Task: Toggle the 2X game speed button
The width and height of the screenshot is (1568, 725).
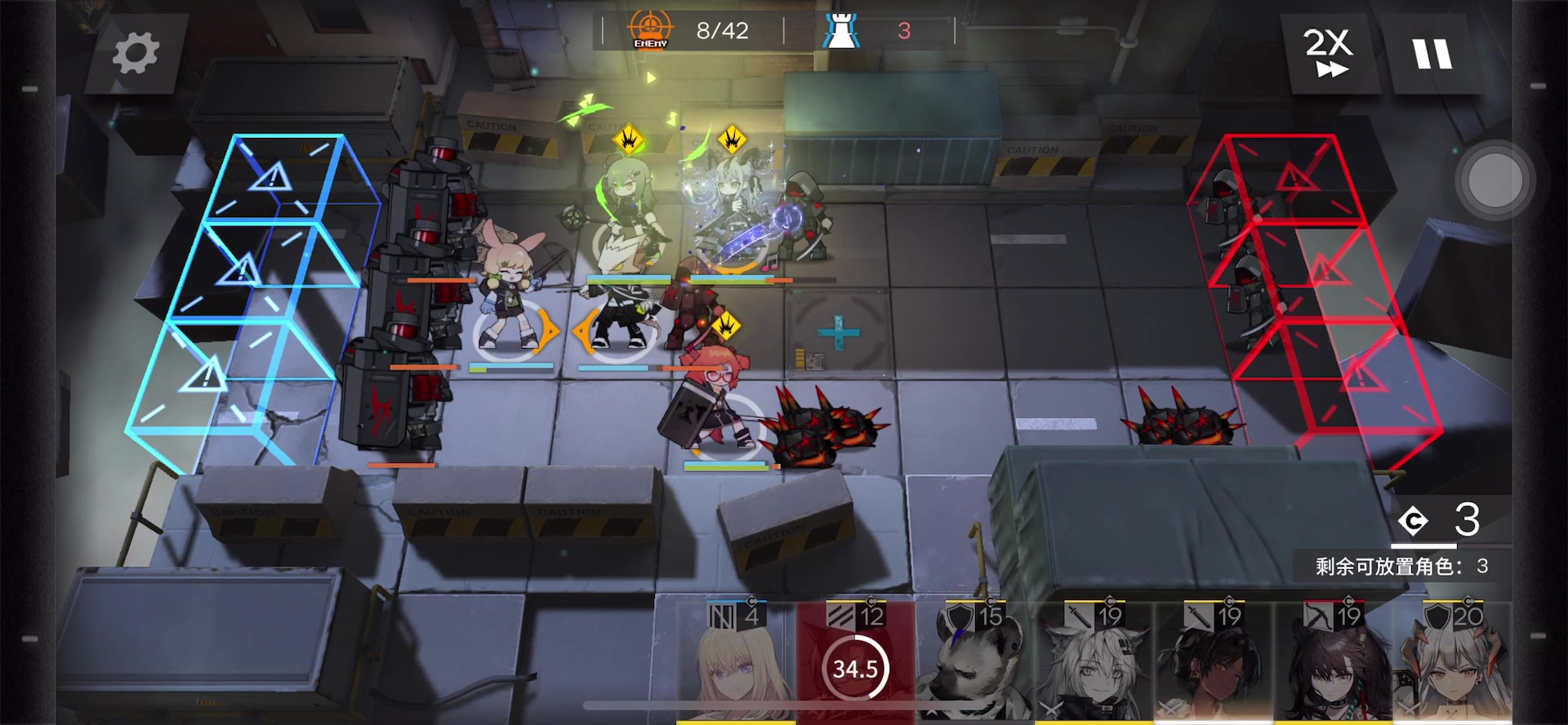Action: tap(1329, 54)
